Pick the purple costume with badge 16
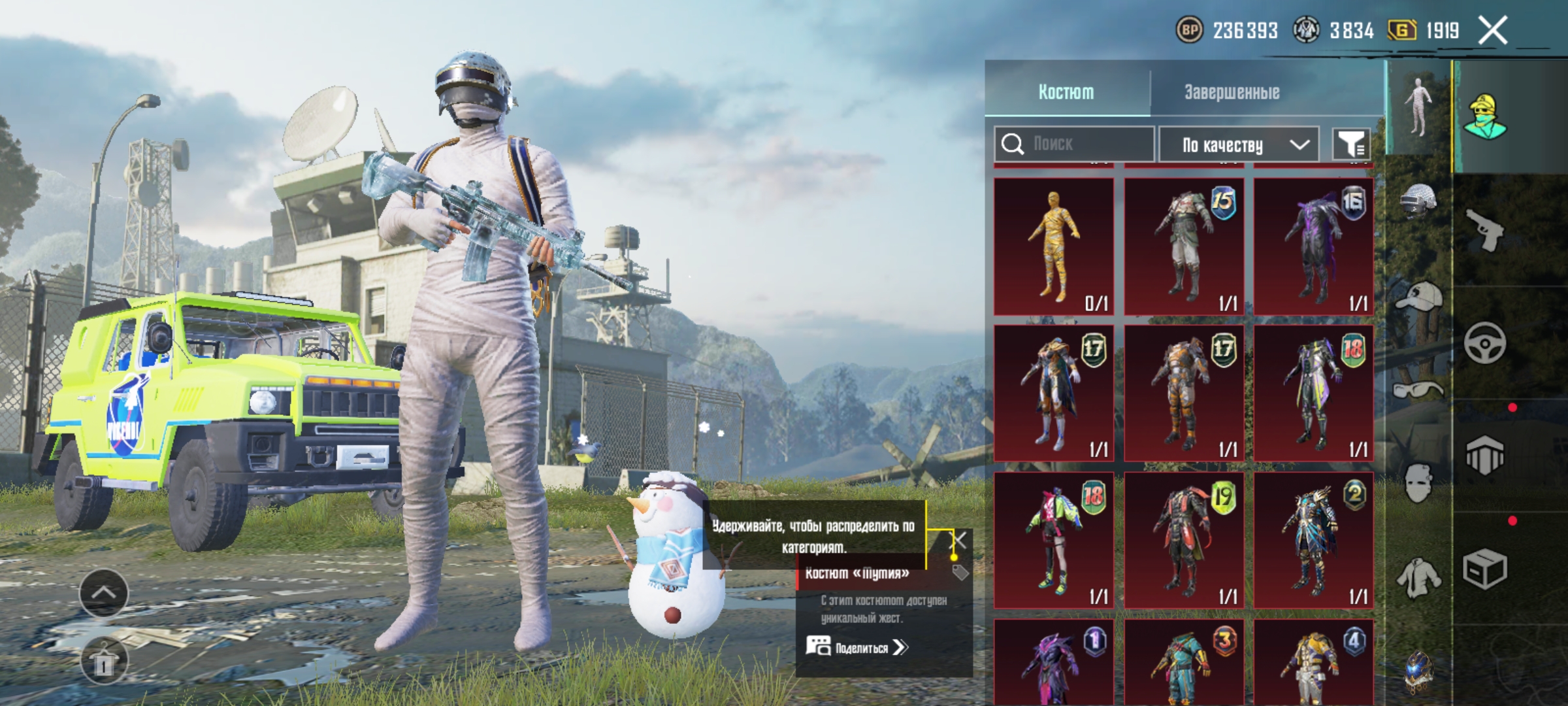1568x706 pixels. [1313, 246]
